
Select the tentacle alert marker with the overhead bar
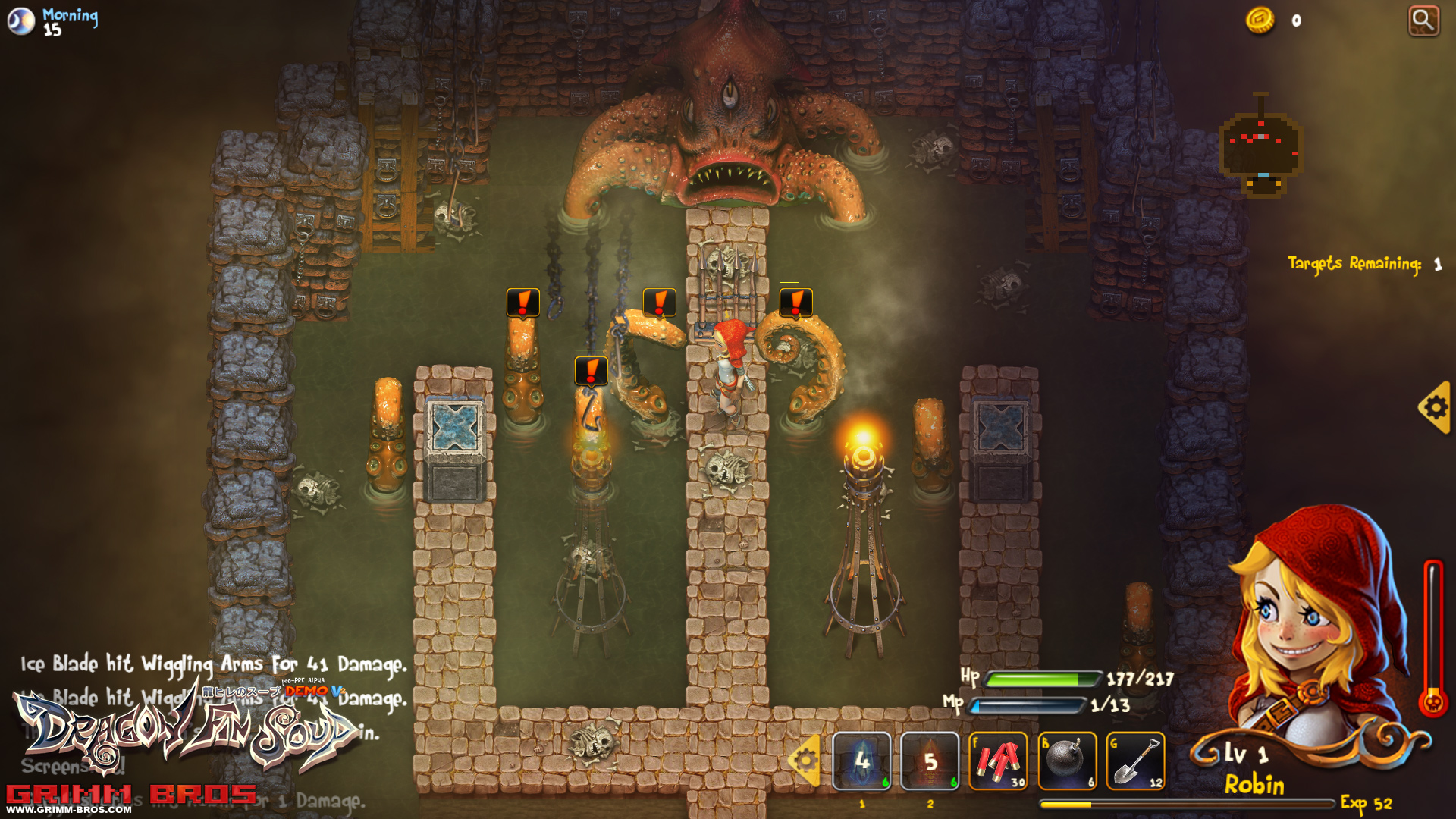coord(795,303)
